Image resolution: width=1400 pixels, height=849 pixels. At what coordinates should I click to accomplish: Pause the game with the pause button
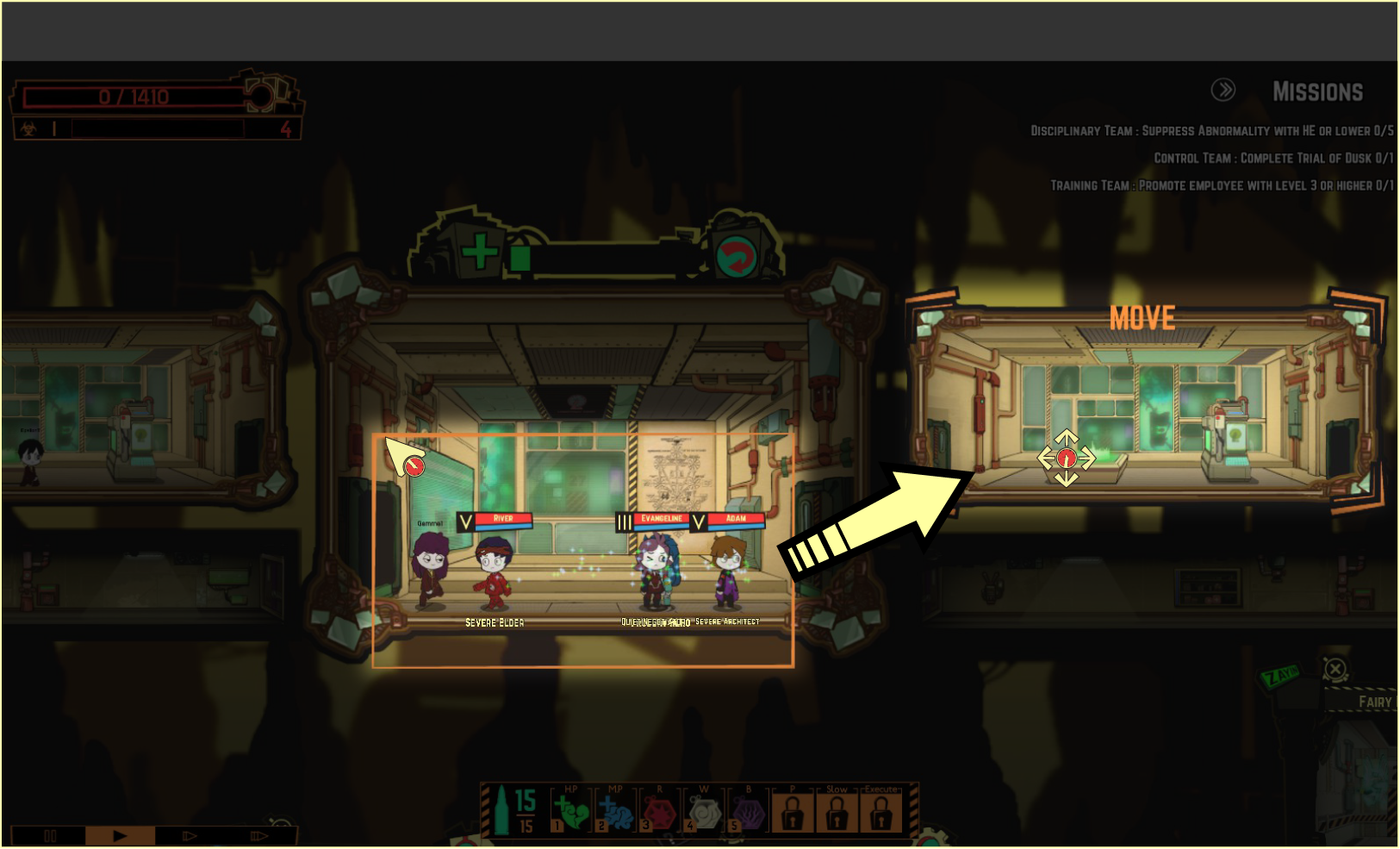(x=50, y=835)
